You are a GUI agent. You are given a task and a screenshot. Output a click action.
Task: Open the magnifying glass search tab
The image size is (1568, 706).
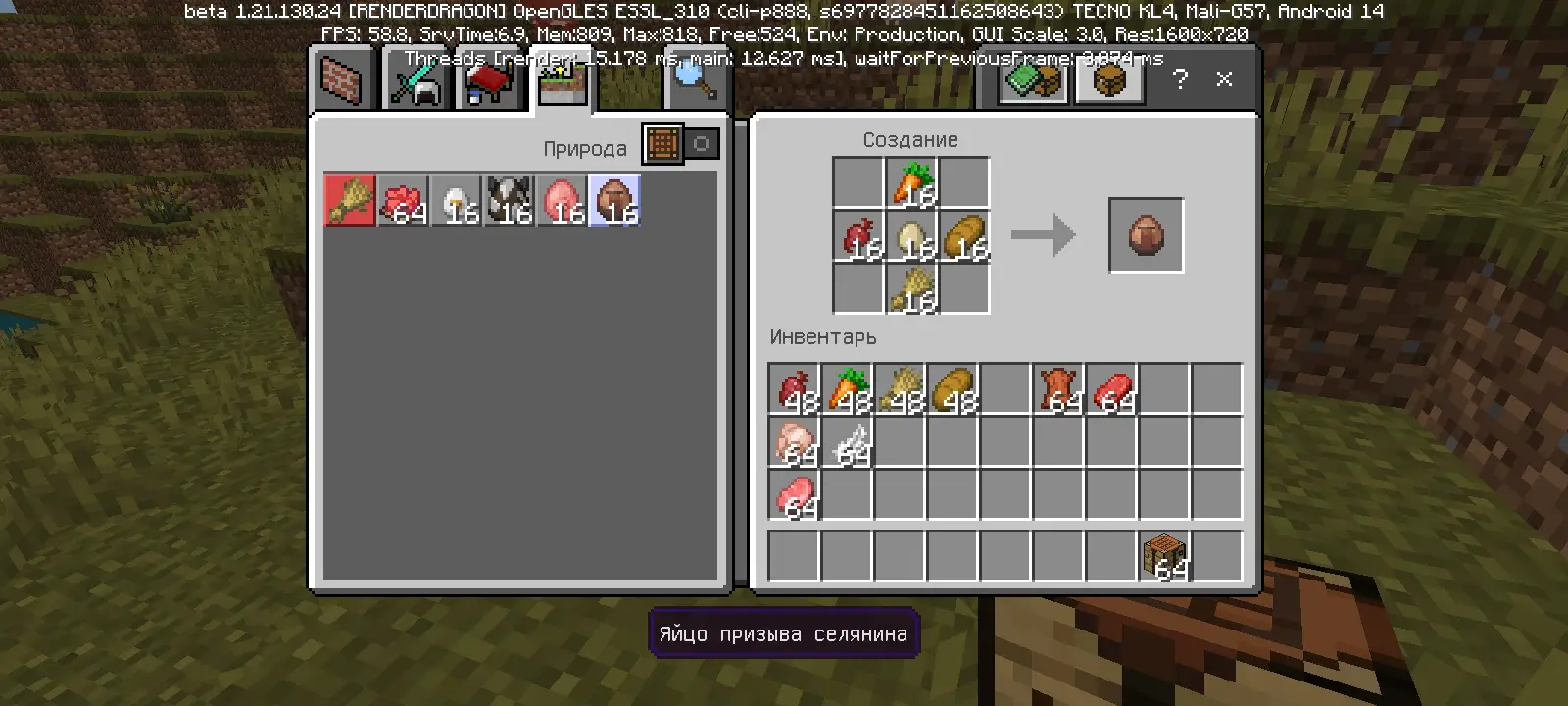click(694, 80)
